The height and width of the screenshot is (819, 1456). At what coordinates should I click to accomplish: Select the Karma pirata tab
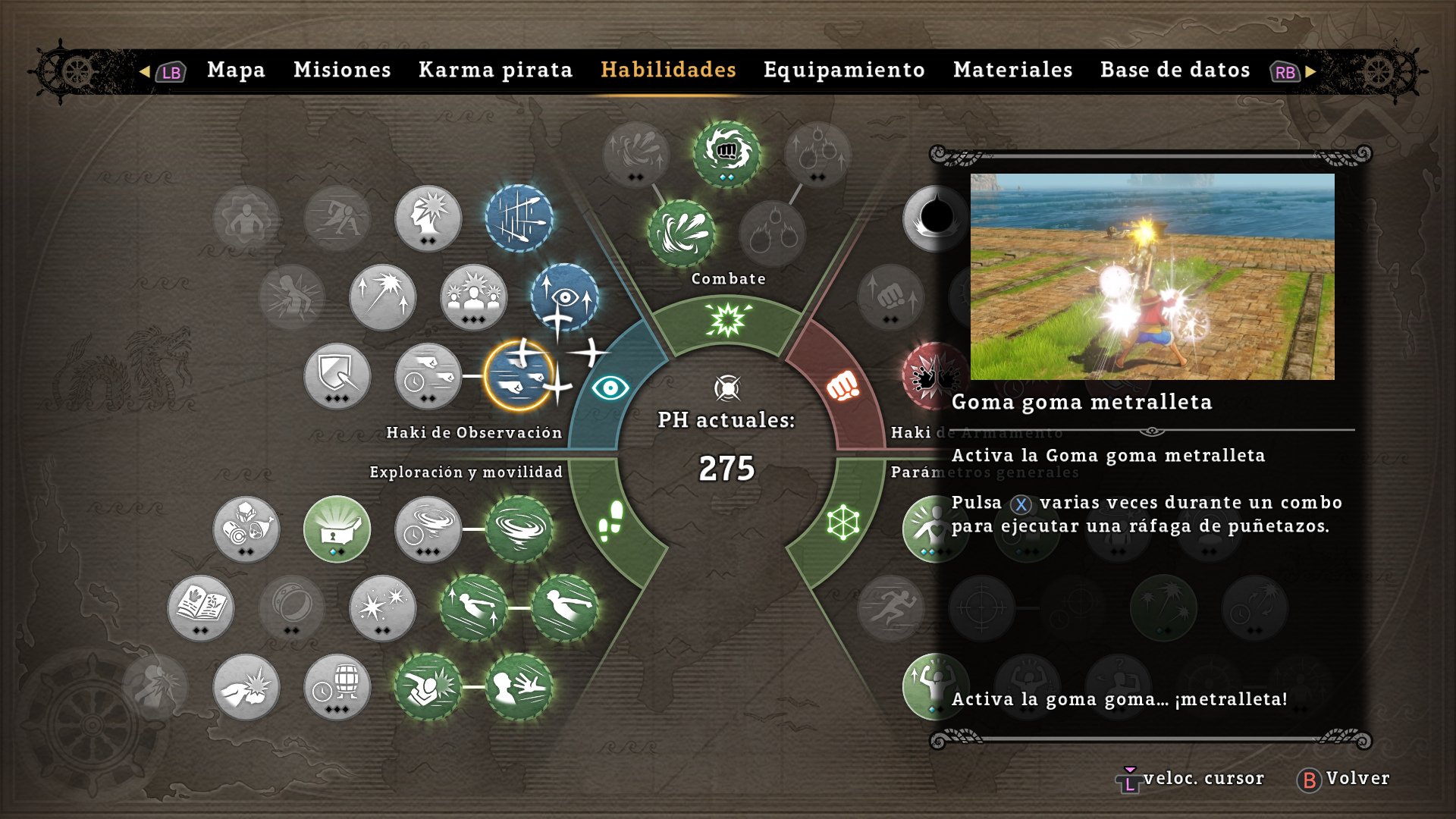495,71
